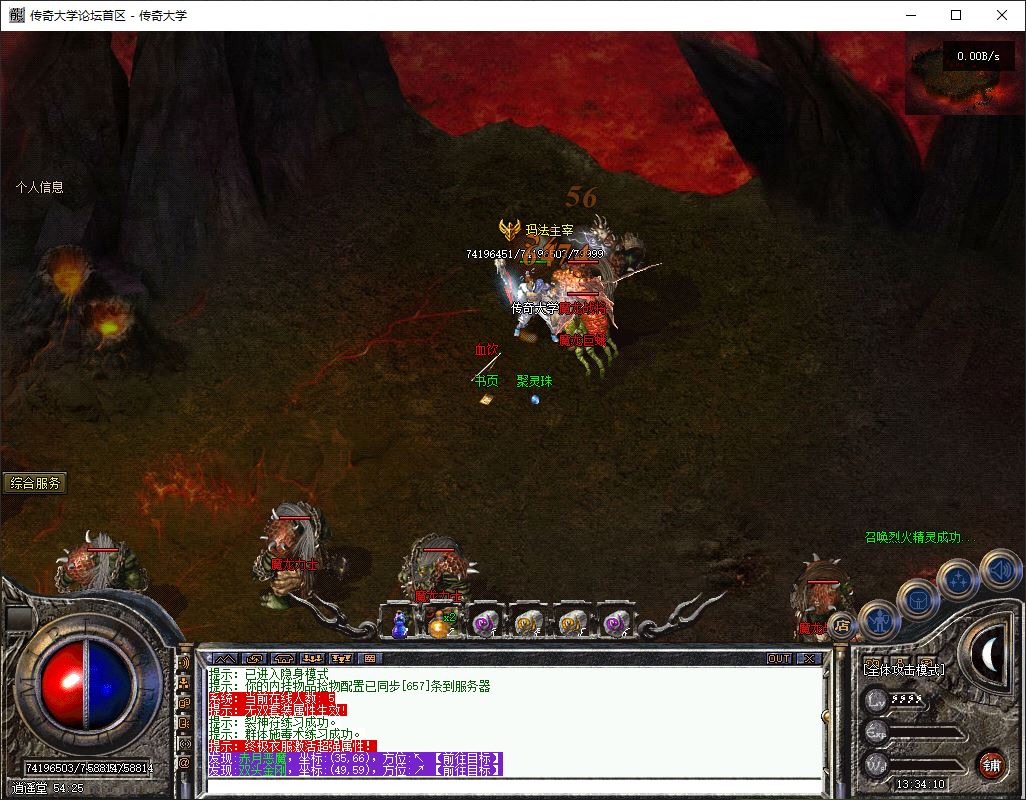Image resolution: width=1026 pixels, height=800 pixels.
Task: Open the red 铺 stall button
Action: (x=991, y=765)
